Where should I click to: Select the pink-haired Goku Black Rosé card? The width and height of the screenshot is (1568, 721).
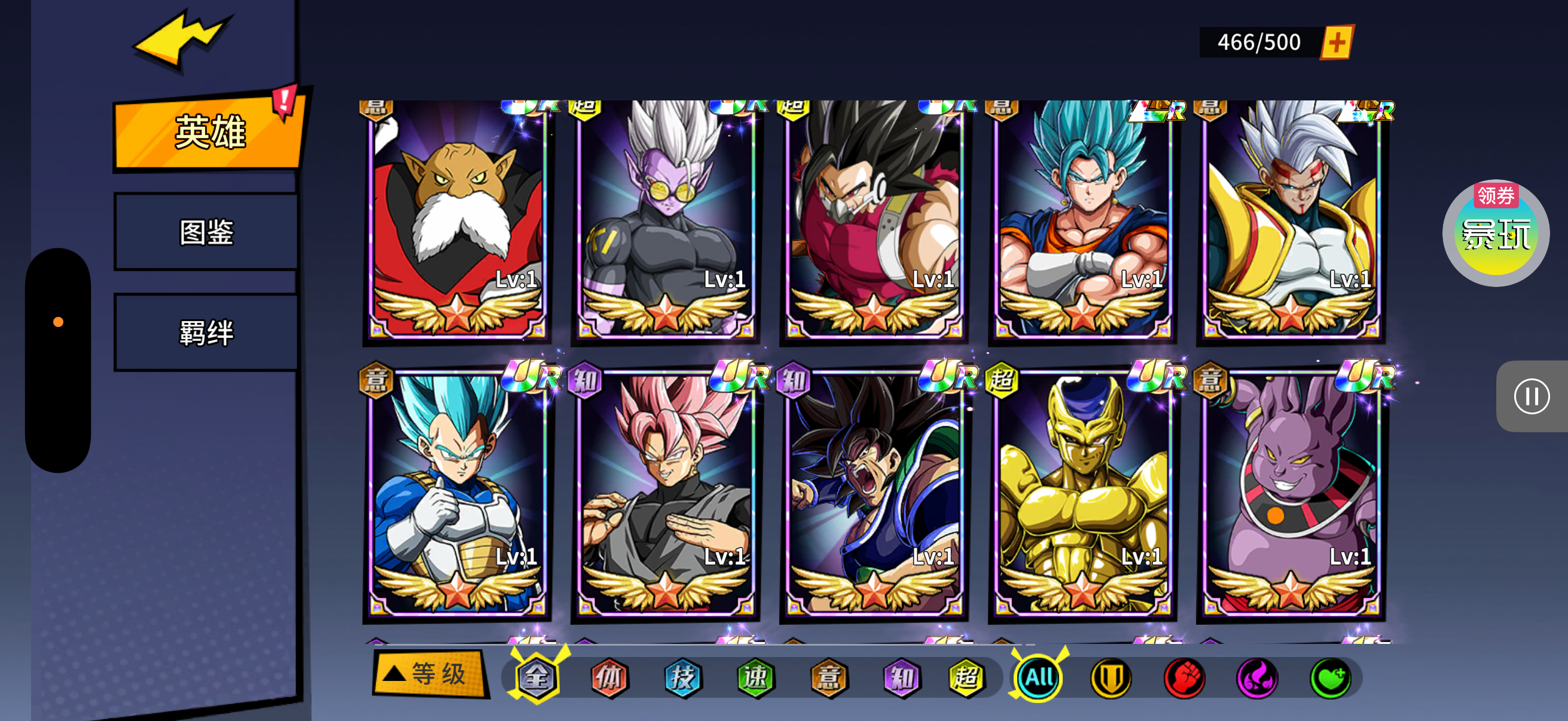[666, 493]
